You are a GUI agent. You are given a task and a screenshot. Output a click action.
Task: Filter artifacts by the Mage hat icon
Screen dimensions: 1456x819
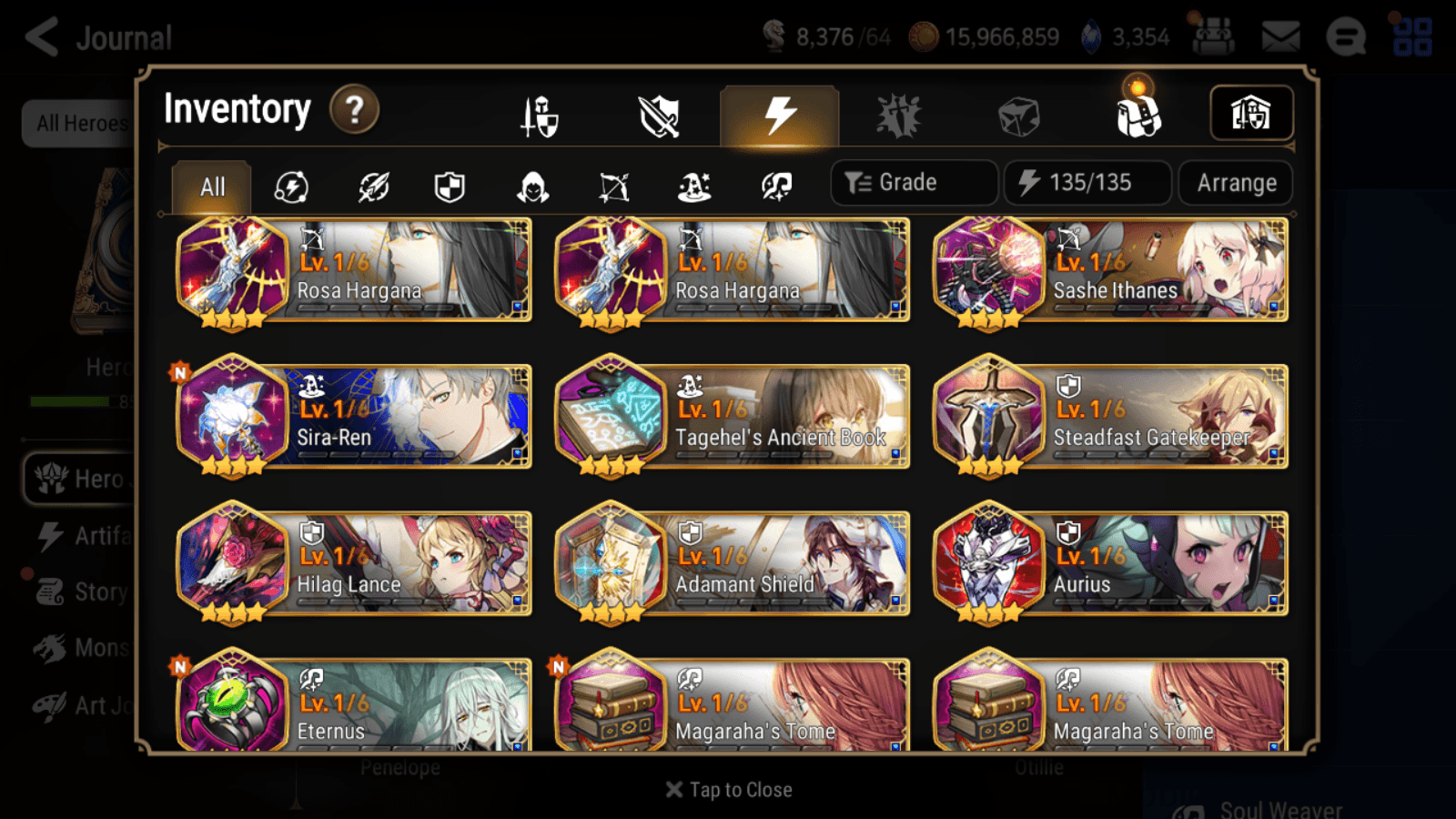(x=694, y=187)
